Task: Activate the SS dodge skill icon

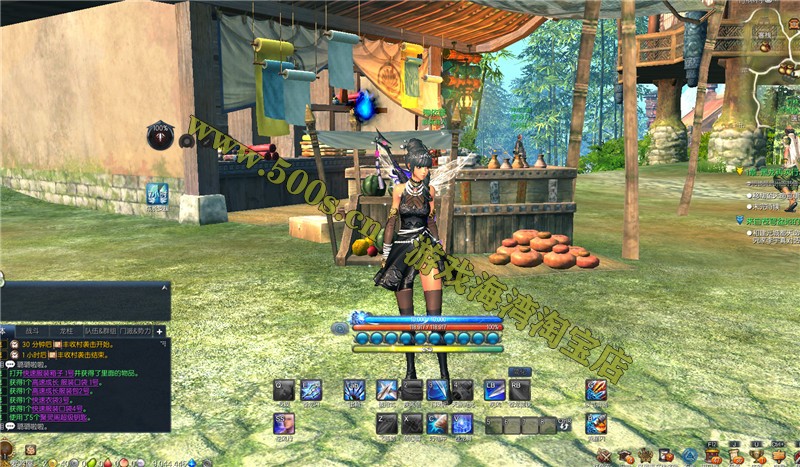Action: point(284,424)
